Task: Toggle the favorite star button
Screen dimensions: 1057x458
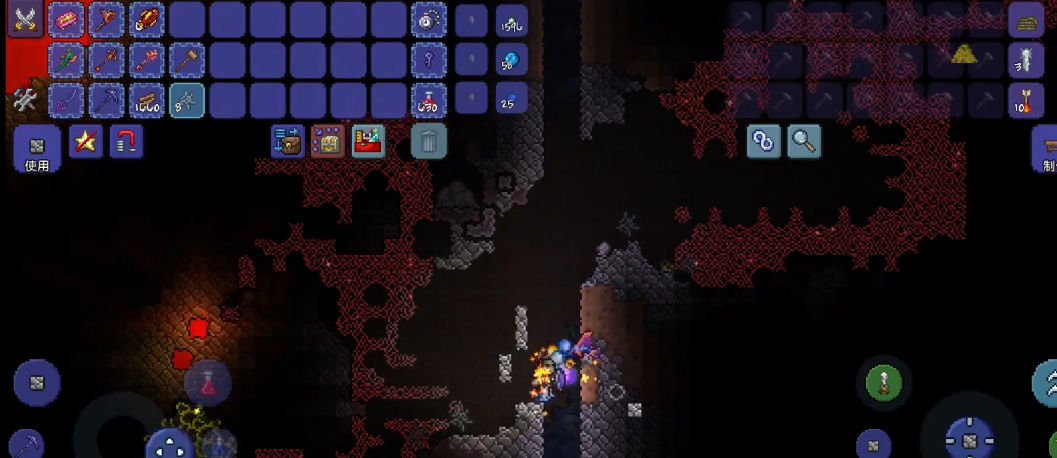Action: pyautogui.click(x=86, y=142)
